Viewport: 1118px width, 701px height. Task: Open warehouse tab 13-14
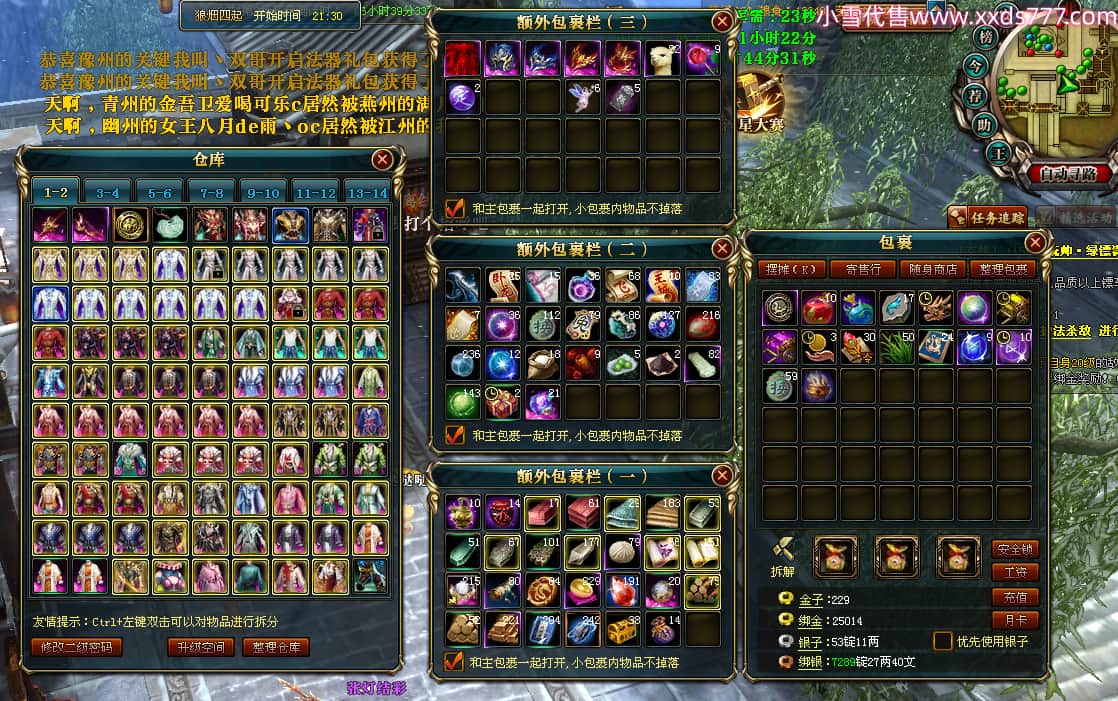click(x=366, y=192)
